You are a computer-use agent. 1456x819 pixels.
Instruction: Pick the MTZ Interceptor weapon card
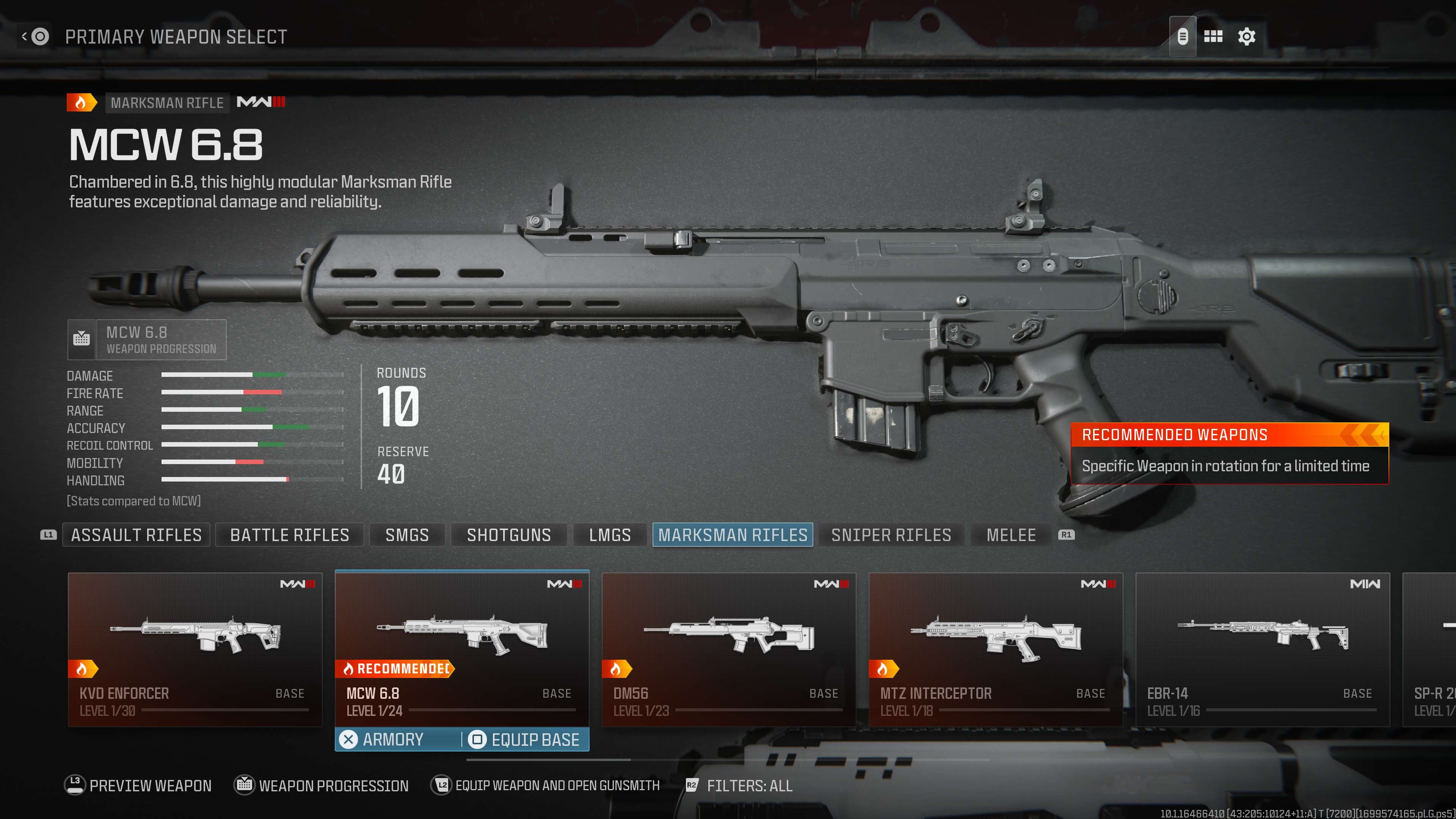995,650
